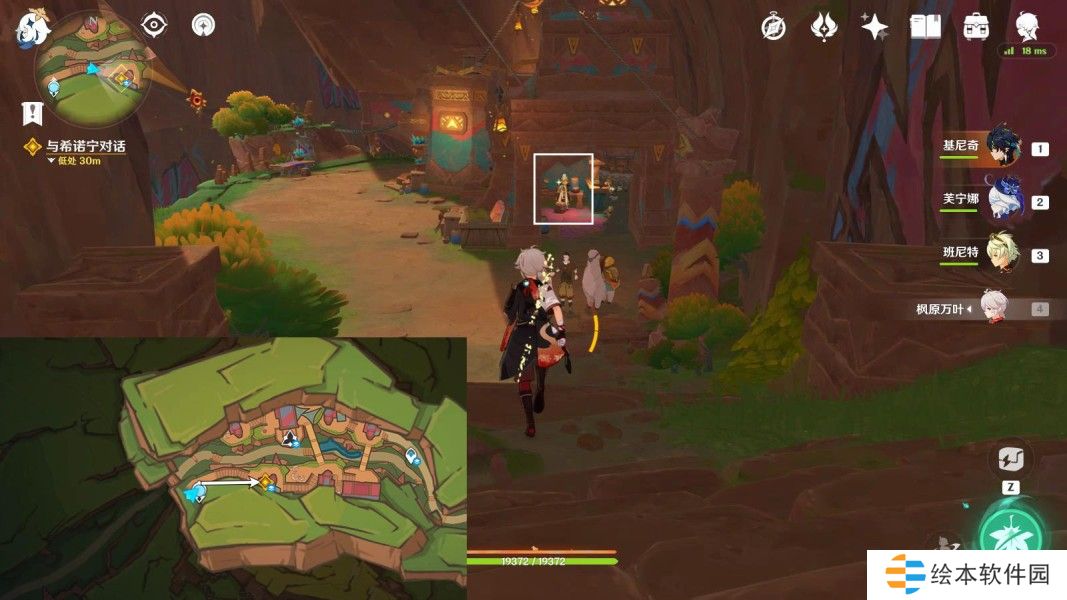Open the compass adventure icon
The width and height of the screenshot is (1067, 600).
(x=773, y=27)
